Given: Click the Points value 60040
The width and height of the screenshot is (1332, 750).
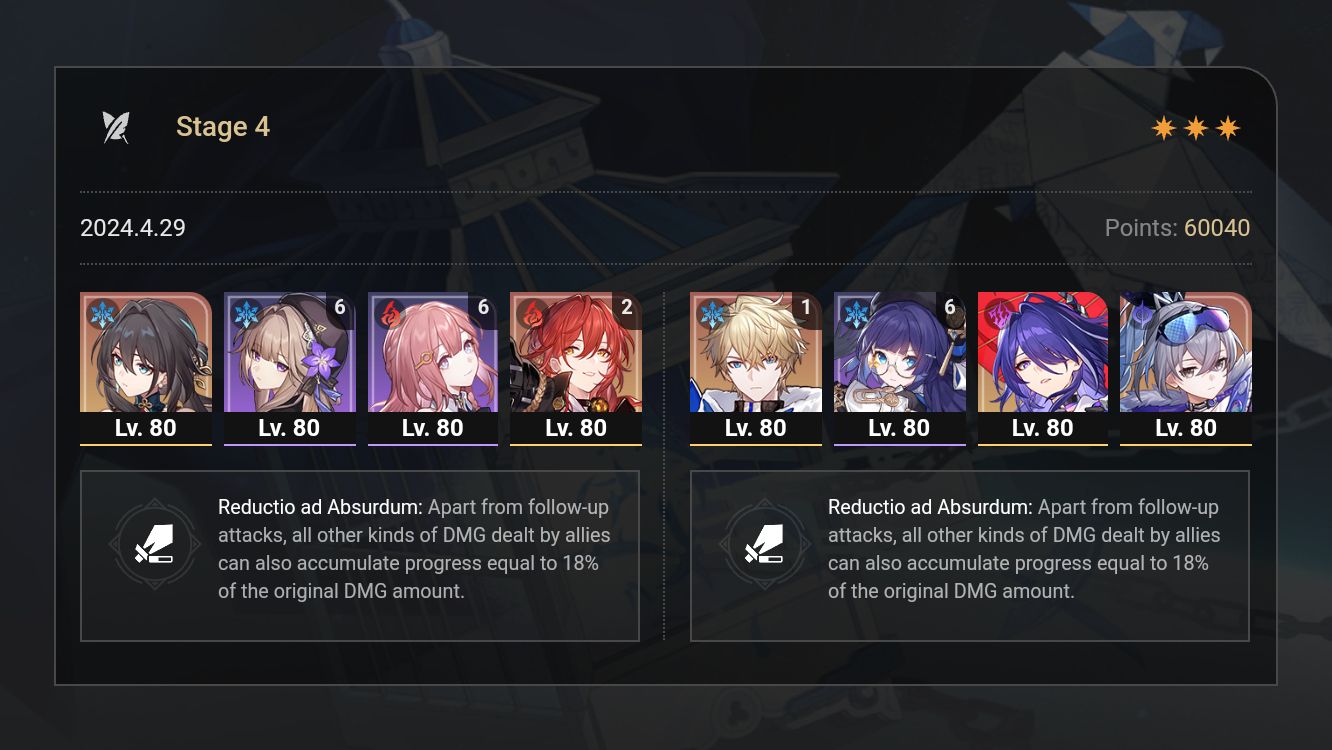Looking at the screenshot, I should [1219, 228].
